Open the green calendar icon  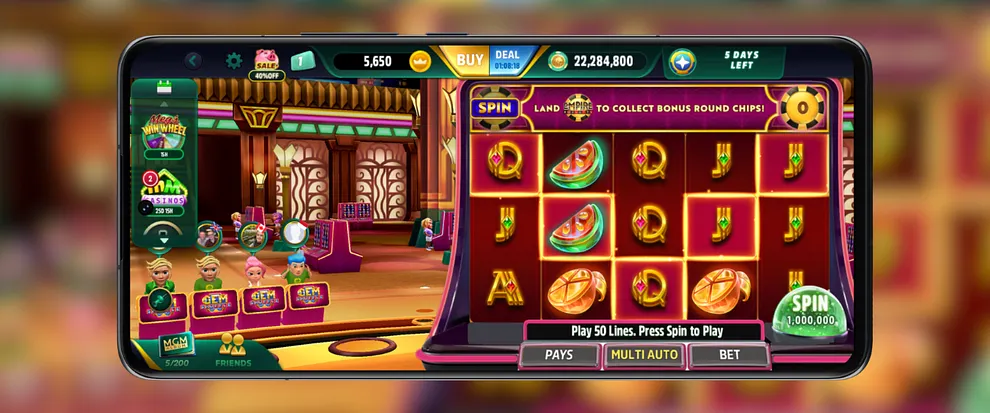[x=166, y=91]
